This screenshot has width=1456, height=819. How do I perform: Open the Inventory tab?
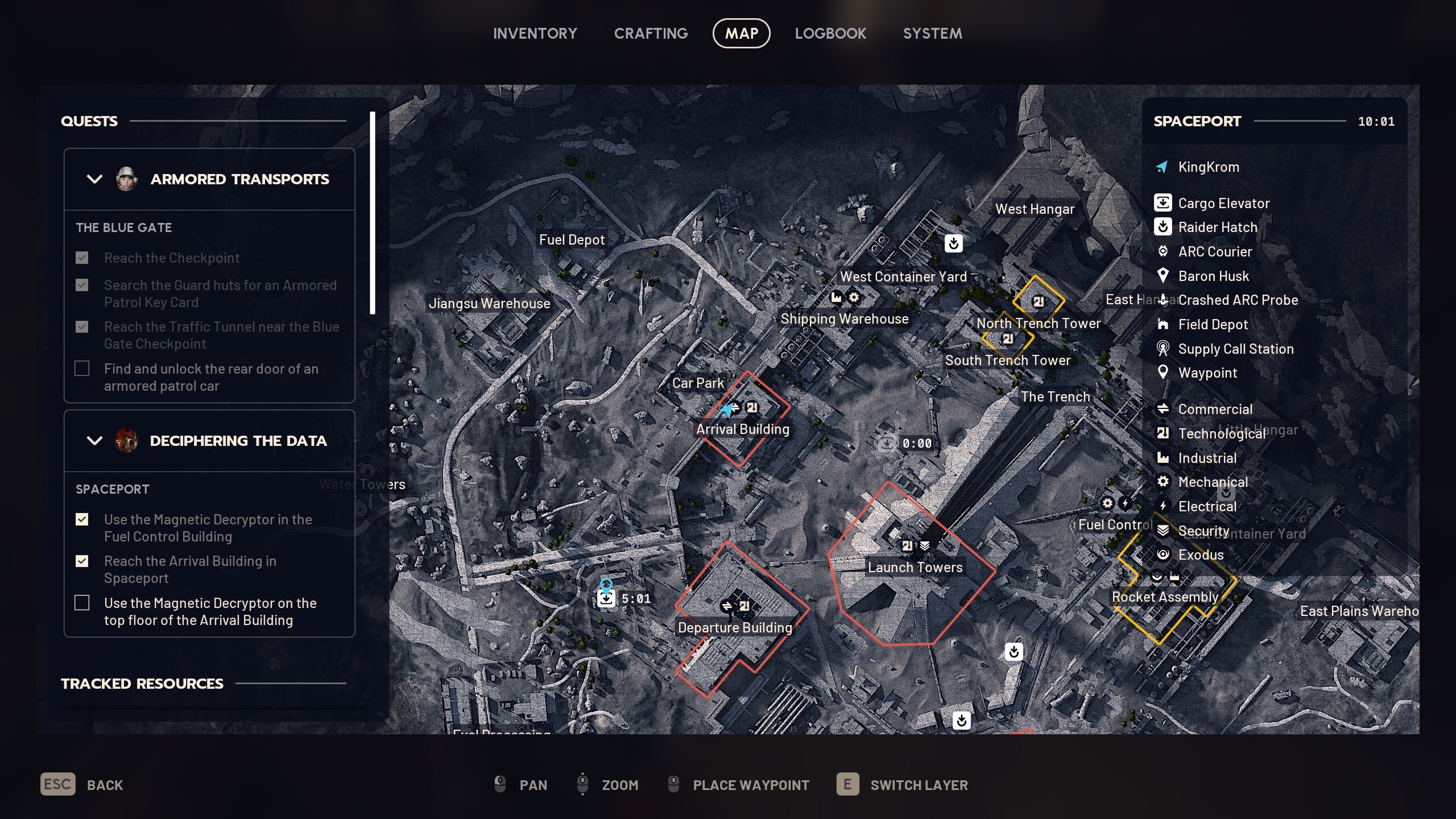pyautogui.click(x=535, y=34)
